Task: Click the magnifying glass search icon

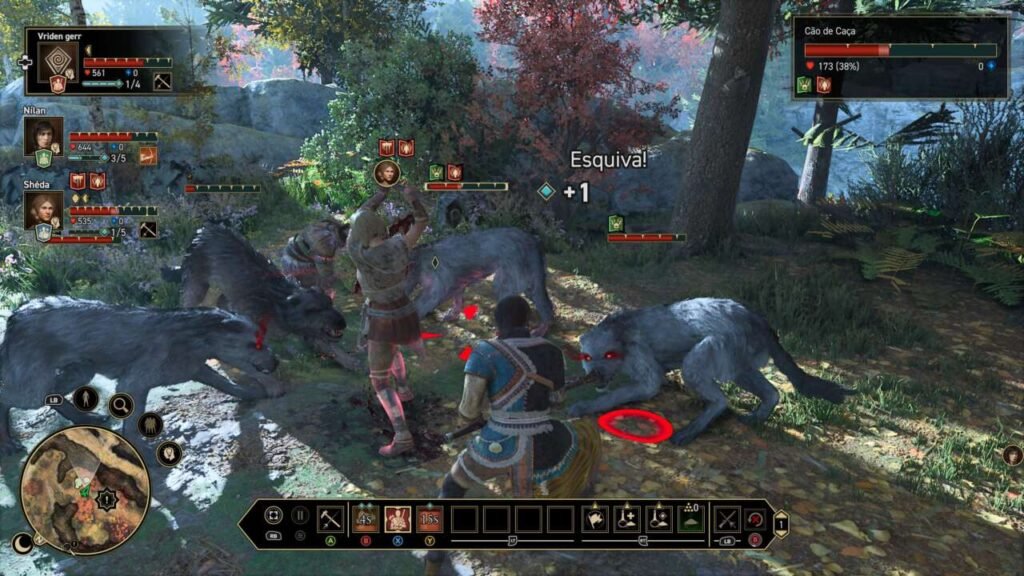Action: pyautogui.click(x=121, y=405)
